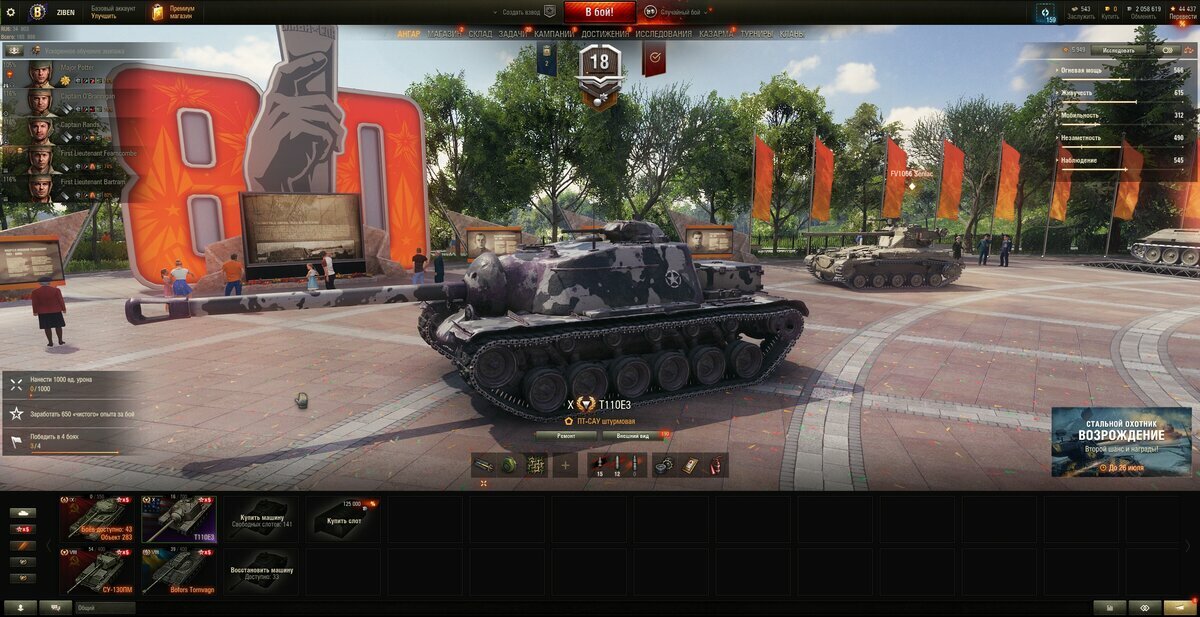Select the Bofors Tornvagn tank
Image resolution: width=1200 pixels, height=617 pixels.
[179, 571]
